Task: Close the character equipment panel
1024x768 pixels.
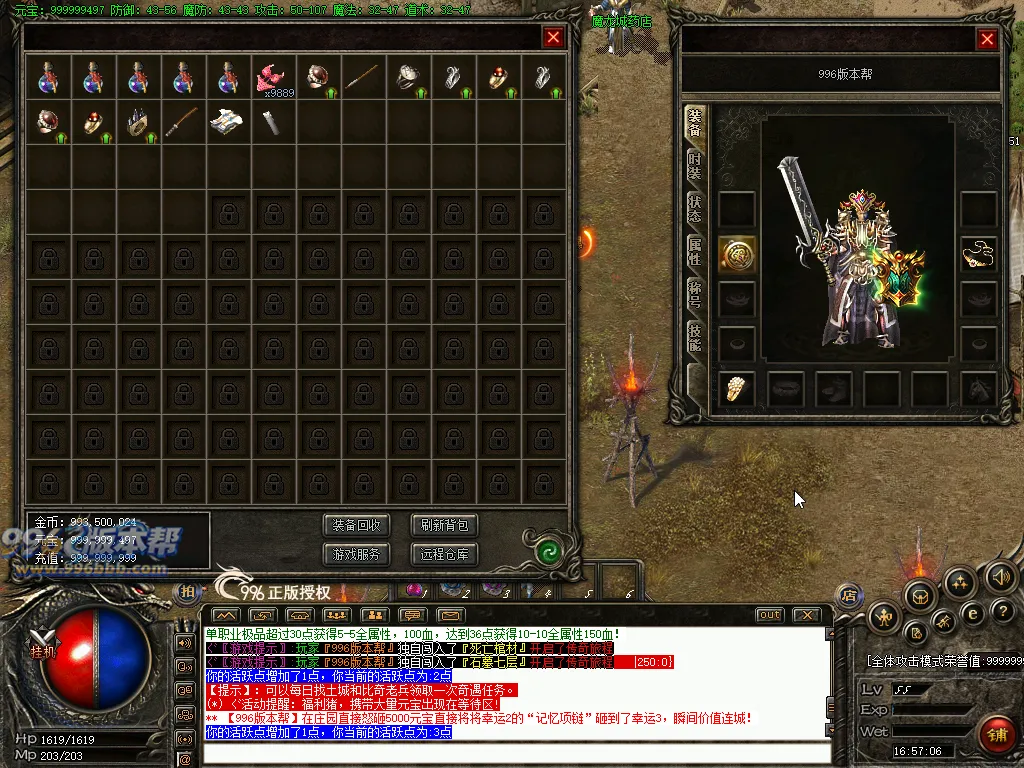Action: (987, 39)
